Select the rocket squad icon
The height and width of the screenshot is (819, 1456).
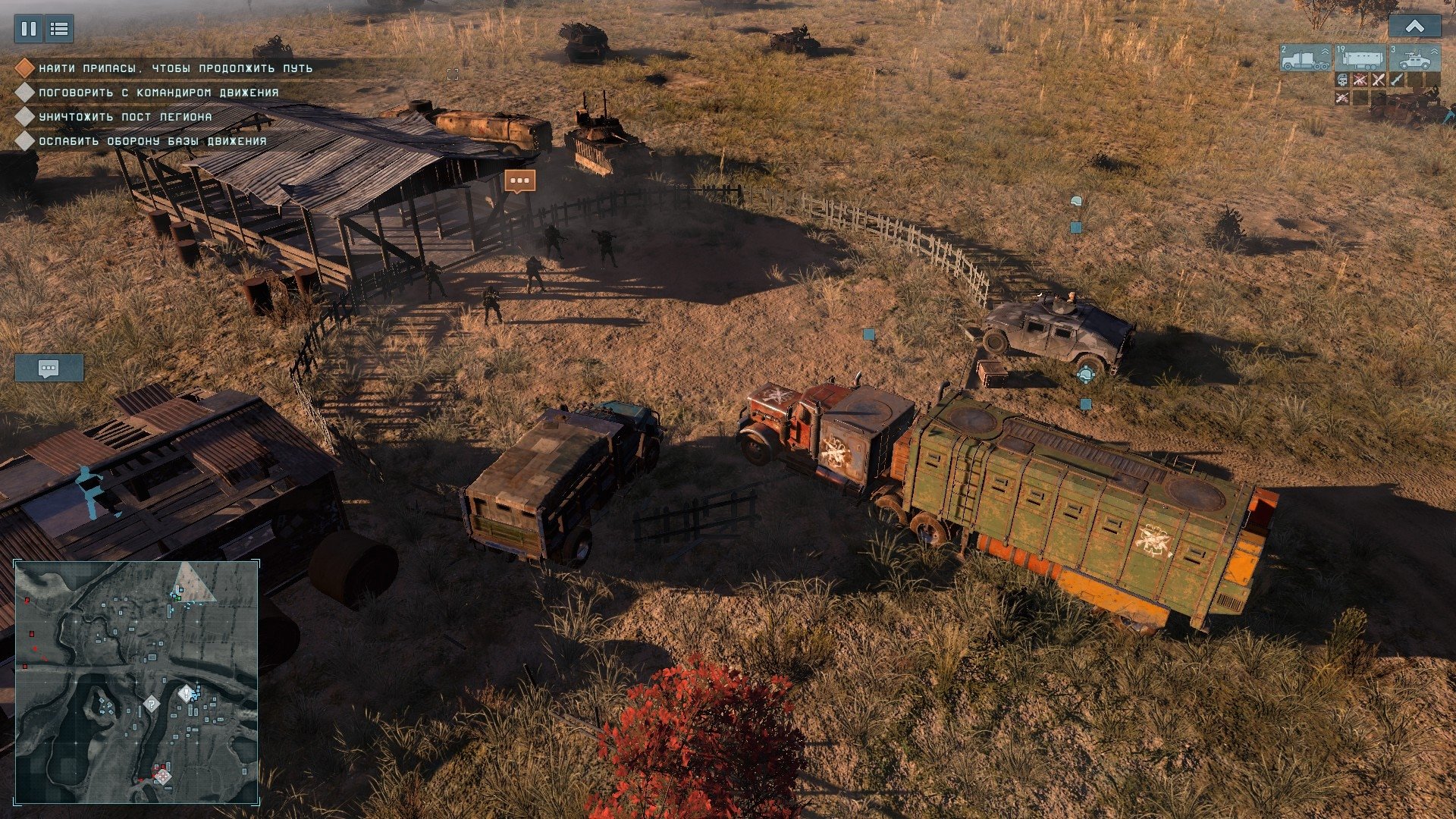(1397, 80)
